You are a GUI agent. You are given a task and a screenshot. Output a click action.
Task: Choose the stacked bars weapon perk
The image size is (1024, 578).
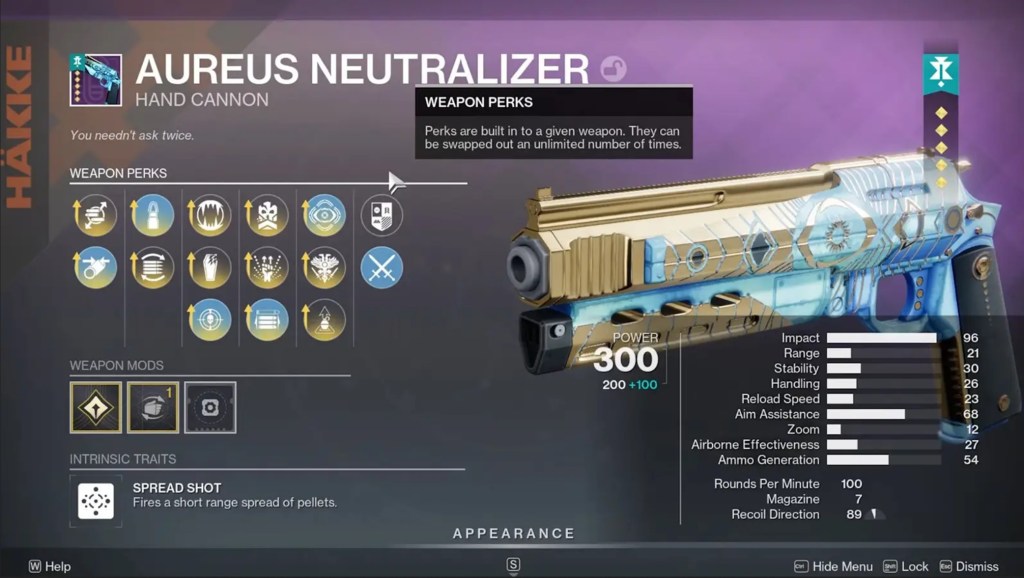click(x=268, y=320)
